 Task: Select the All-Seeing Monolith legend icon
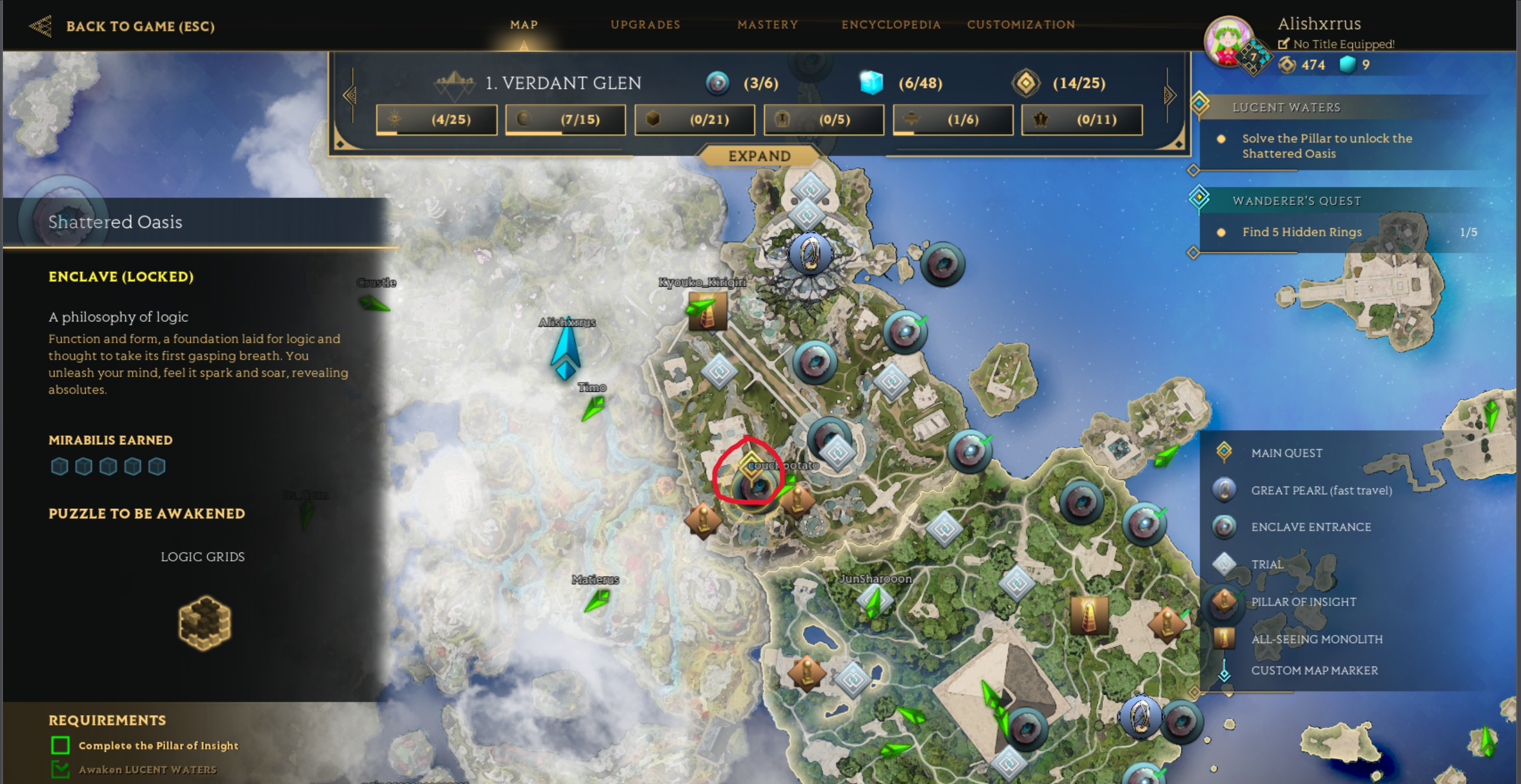click(1225, 638)
